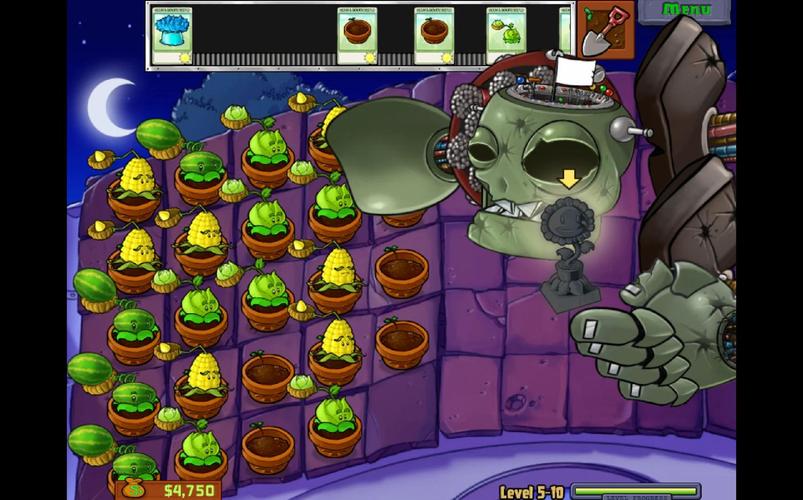Open the Menu button
Screen dimensions: 803x500
point(686,10)
